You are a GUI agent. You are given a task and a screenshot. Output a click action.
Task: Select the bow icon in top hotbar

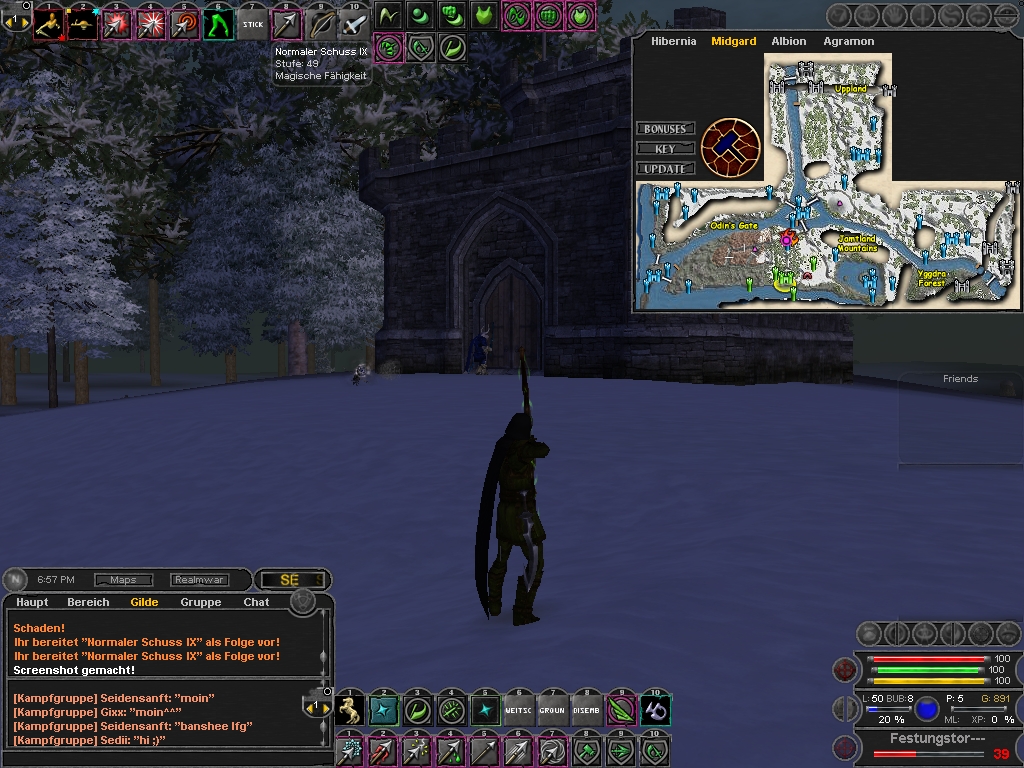pyautogui.click(x=321, y=24)
